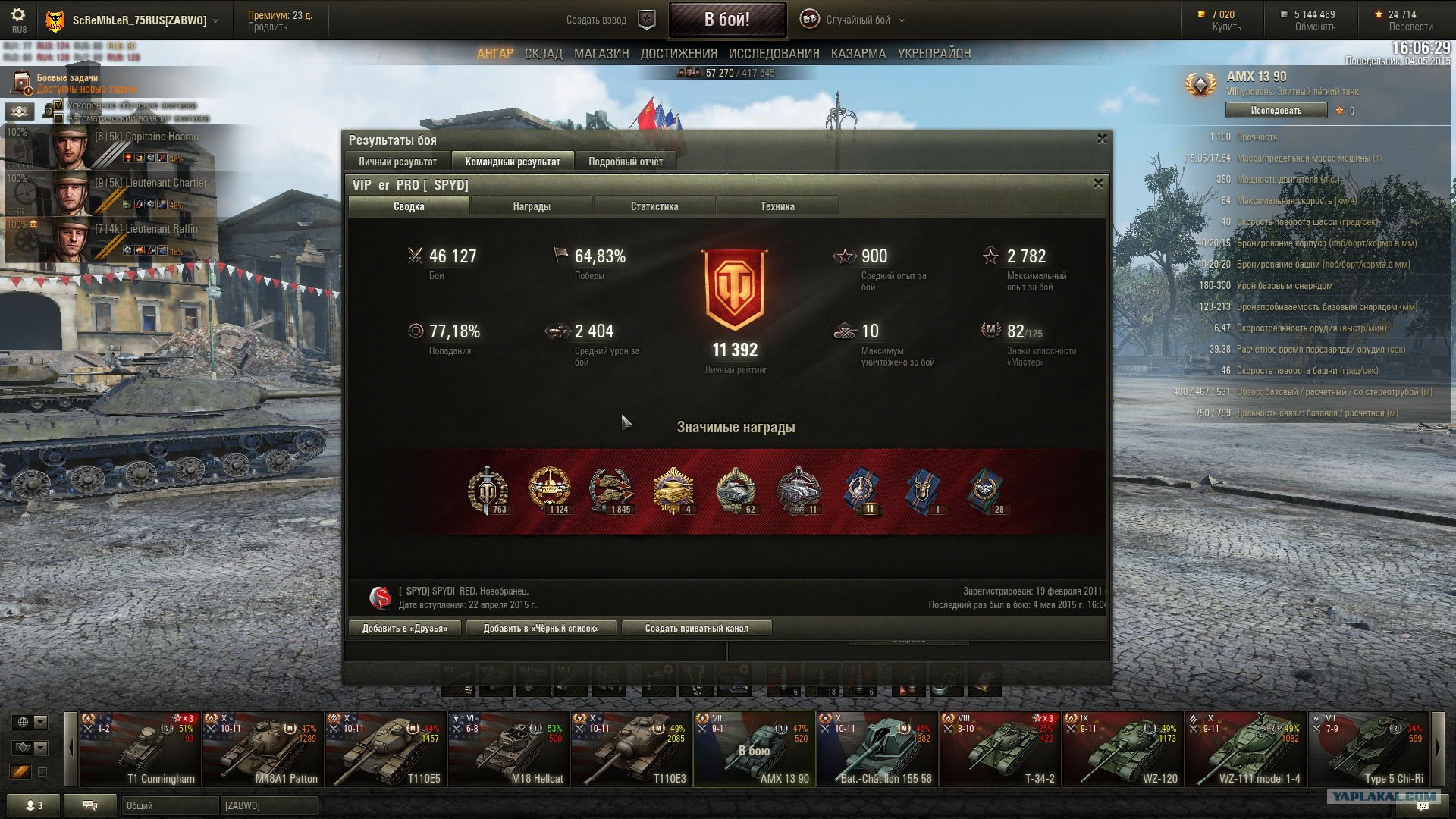Start battle with the В бой! button
1456x819 pixels.
(x=726, y=20)
